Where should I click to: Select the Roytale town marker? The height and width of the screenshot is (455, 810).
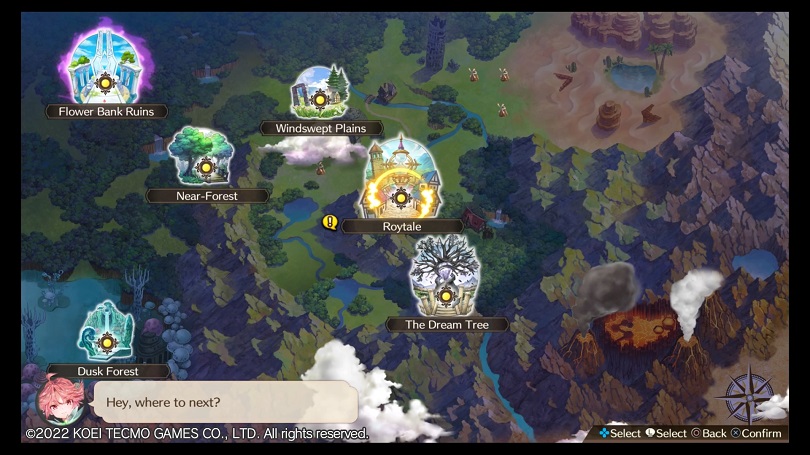click(401, 197)
